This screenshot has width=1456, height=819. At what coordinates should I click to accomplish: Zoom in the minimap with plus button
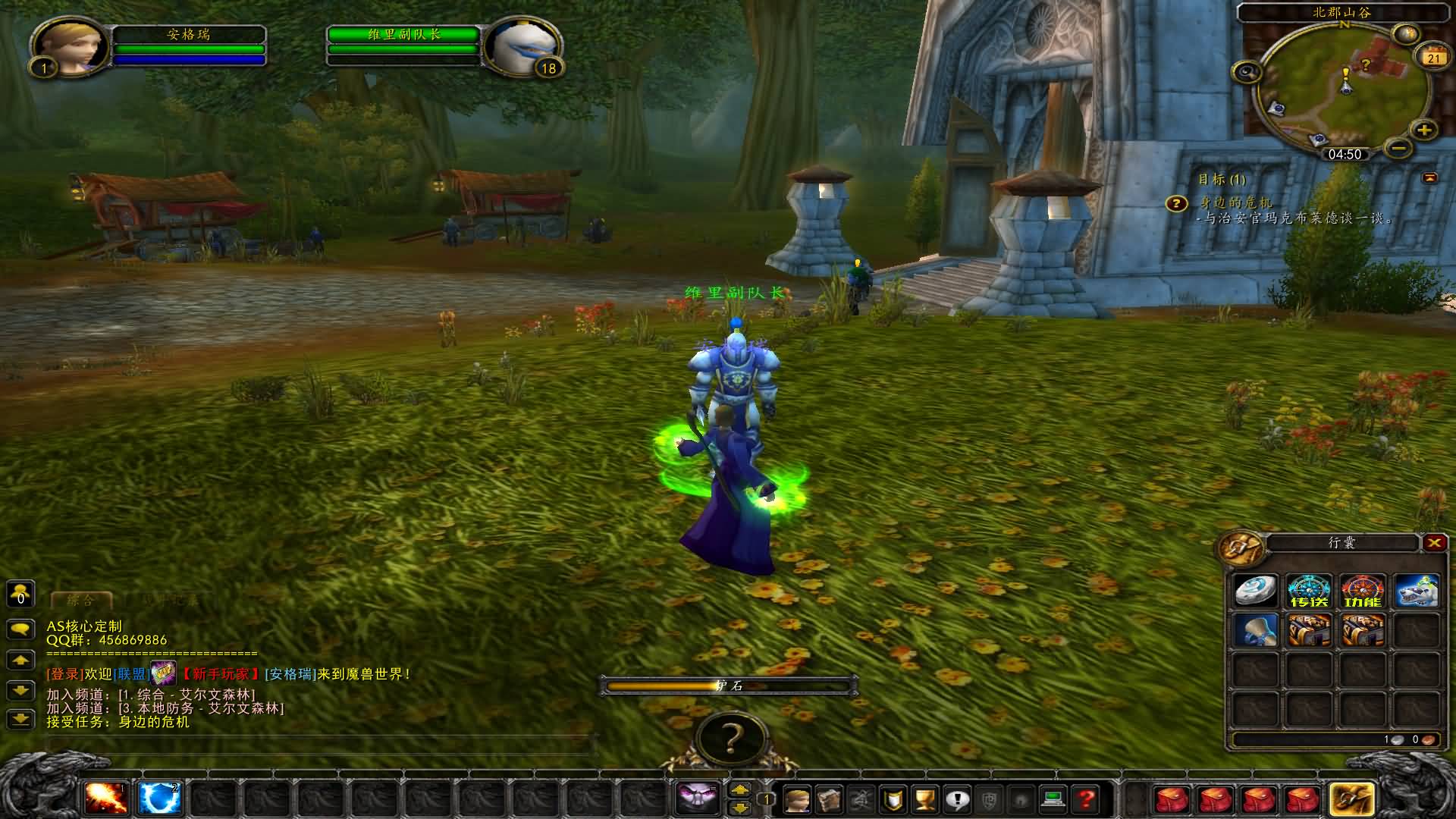[1424, 130]
